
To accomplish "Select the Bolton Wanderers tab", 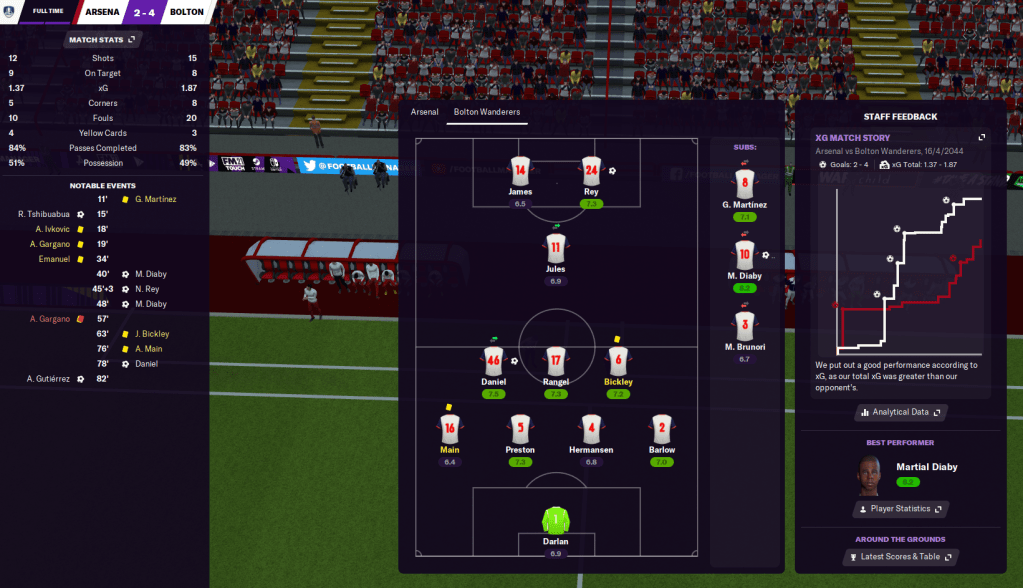I will (x=487, y=112).
